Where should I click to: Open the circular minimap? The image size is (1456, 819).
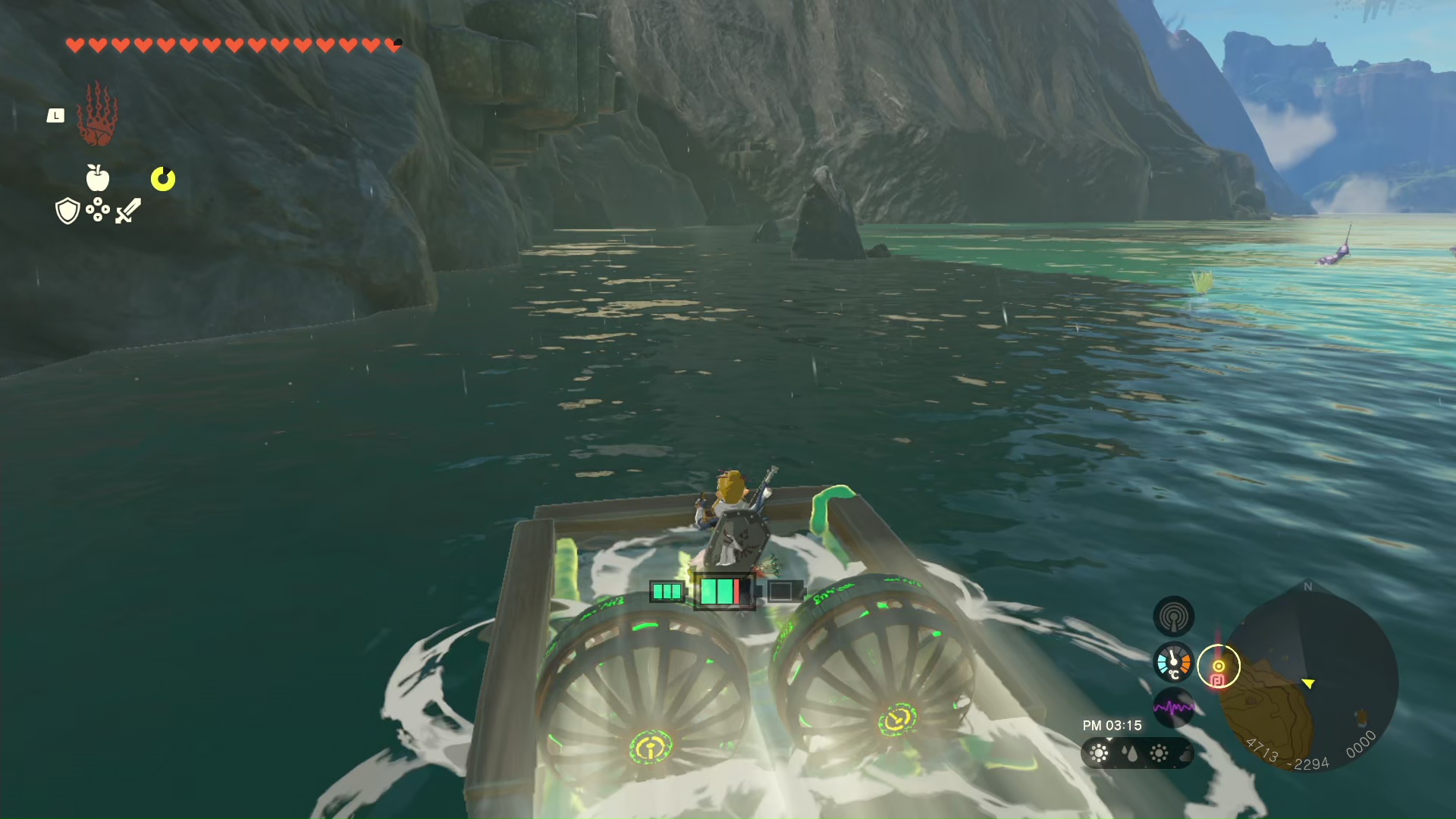(1312, 679)
